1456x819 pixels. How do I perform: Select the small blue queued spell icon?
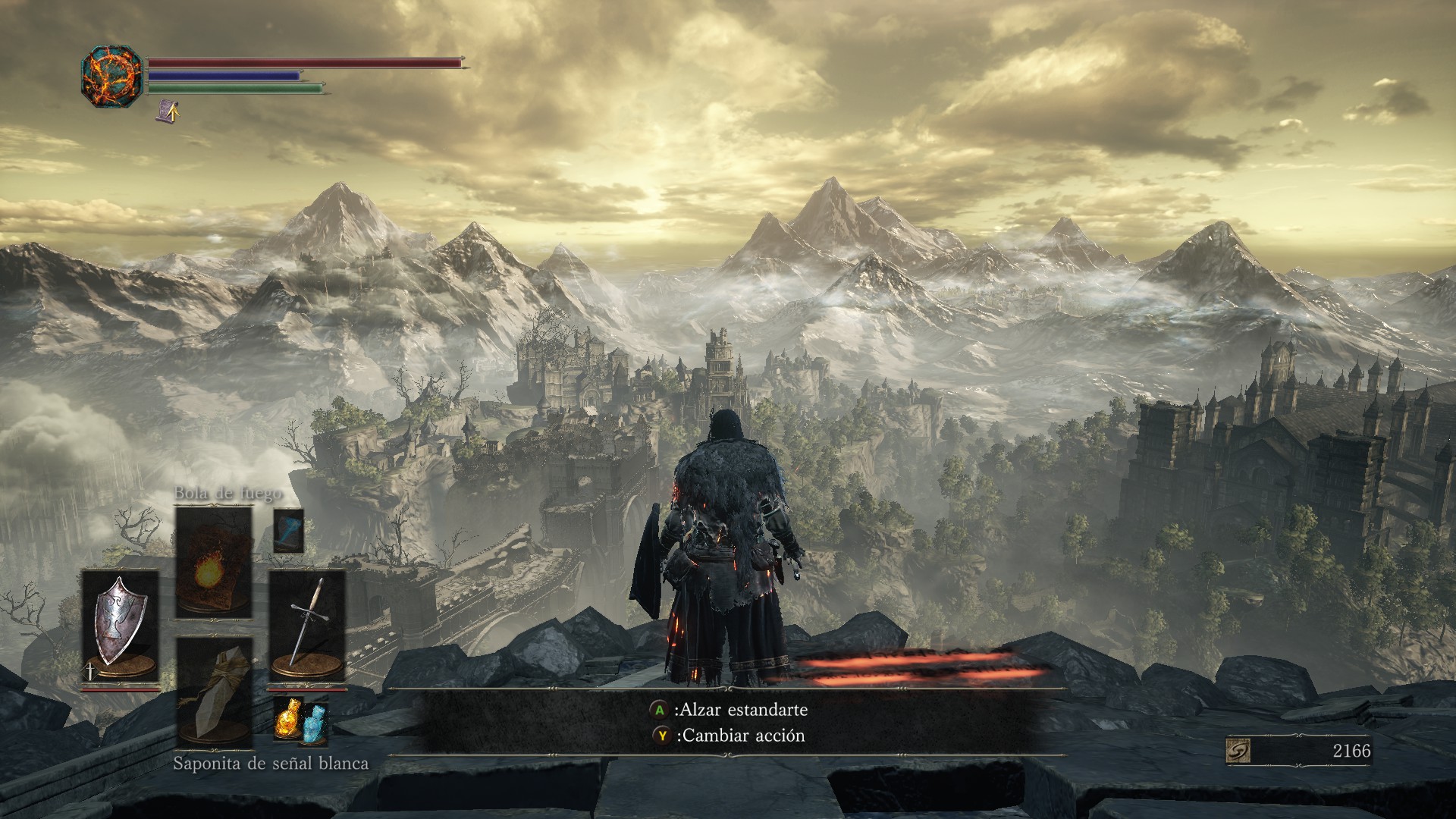pos(288,530)
